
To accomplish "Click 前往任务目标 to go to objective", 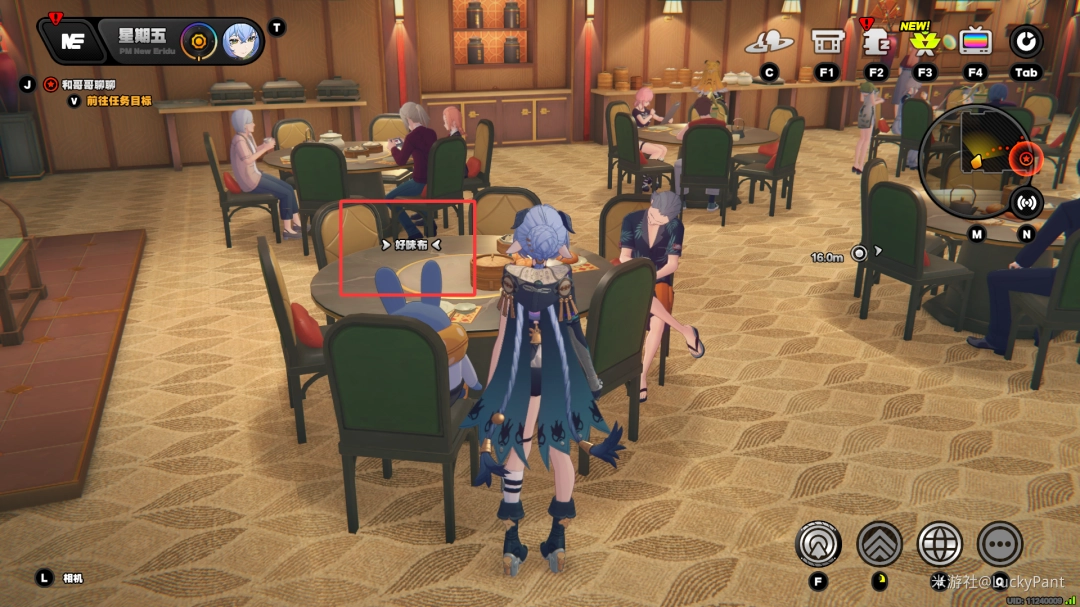I will point(118,100).
